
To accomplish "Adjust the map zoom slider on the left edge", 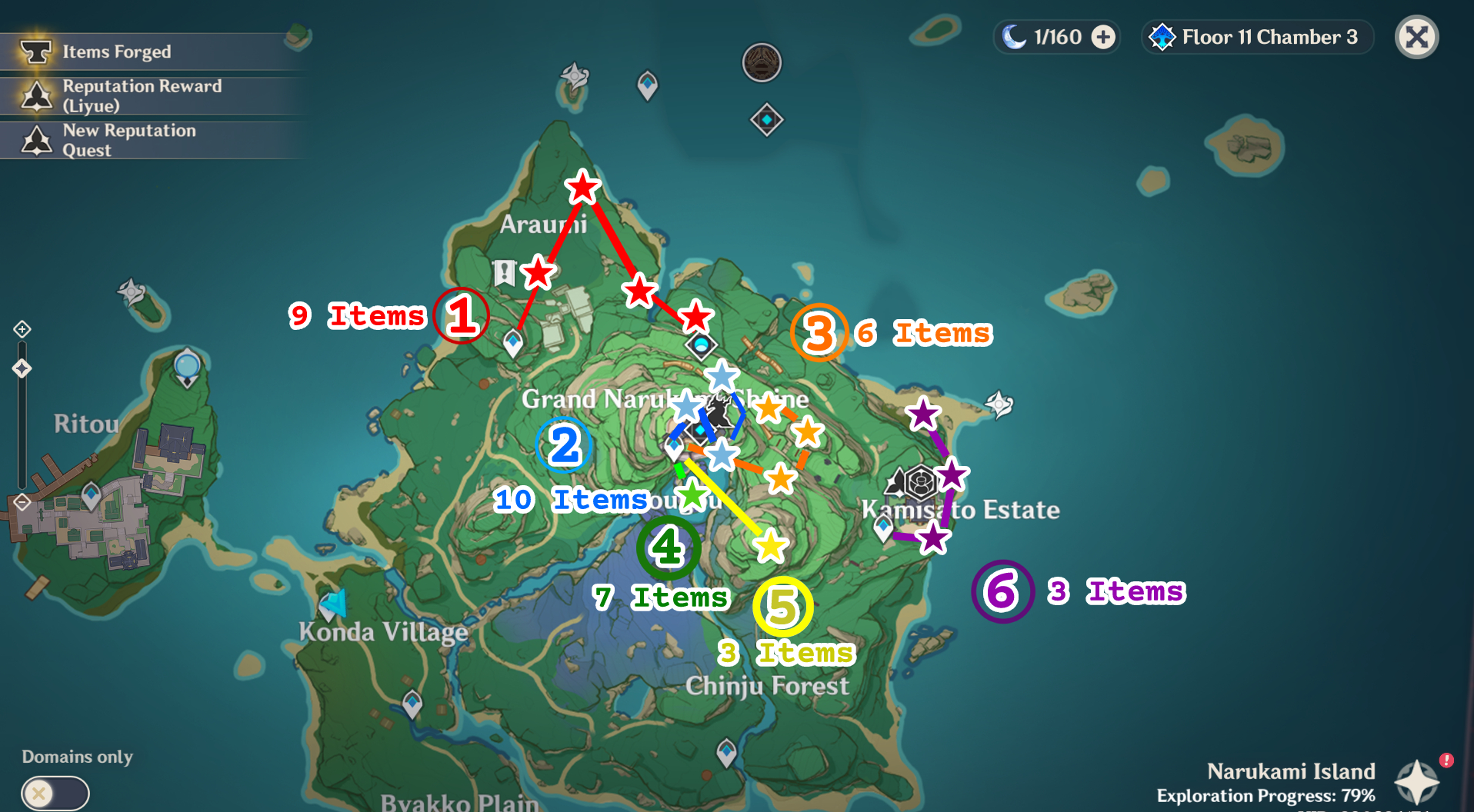I will coord(21,368).
